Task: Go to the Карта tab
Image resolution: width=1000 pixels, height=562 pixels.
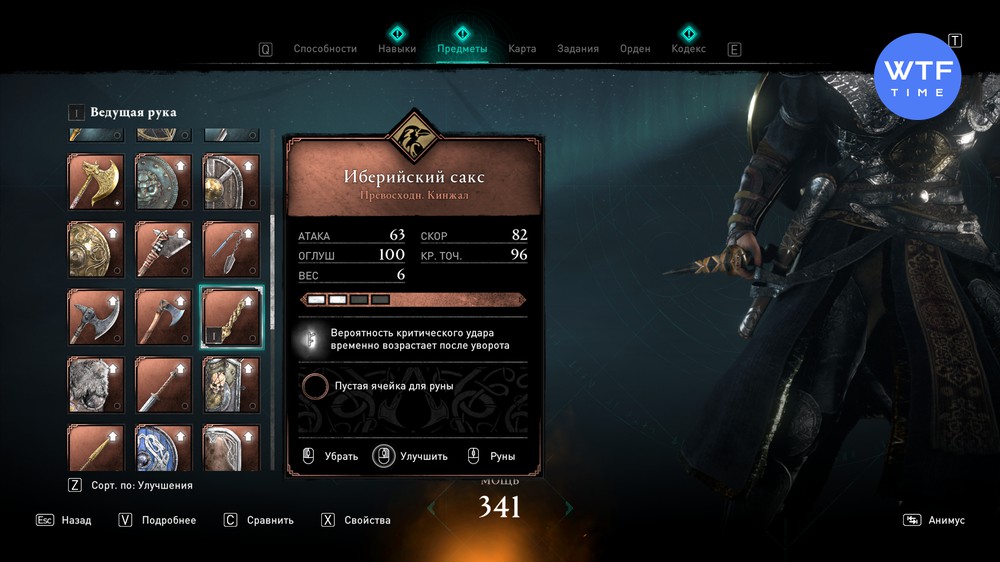Action: click(x=522, y=48)
